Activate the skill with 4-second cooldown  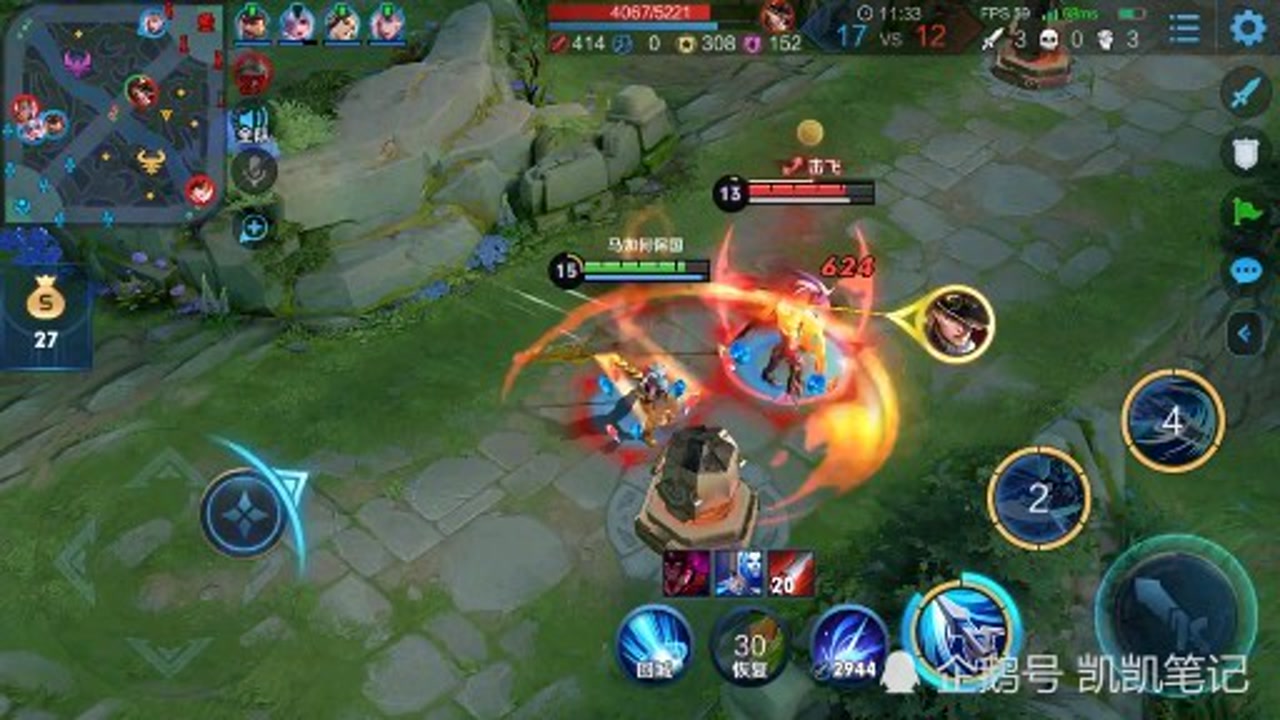[x=1173, y=420]
